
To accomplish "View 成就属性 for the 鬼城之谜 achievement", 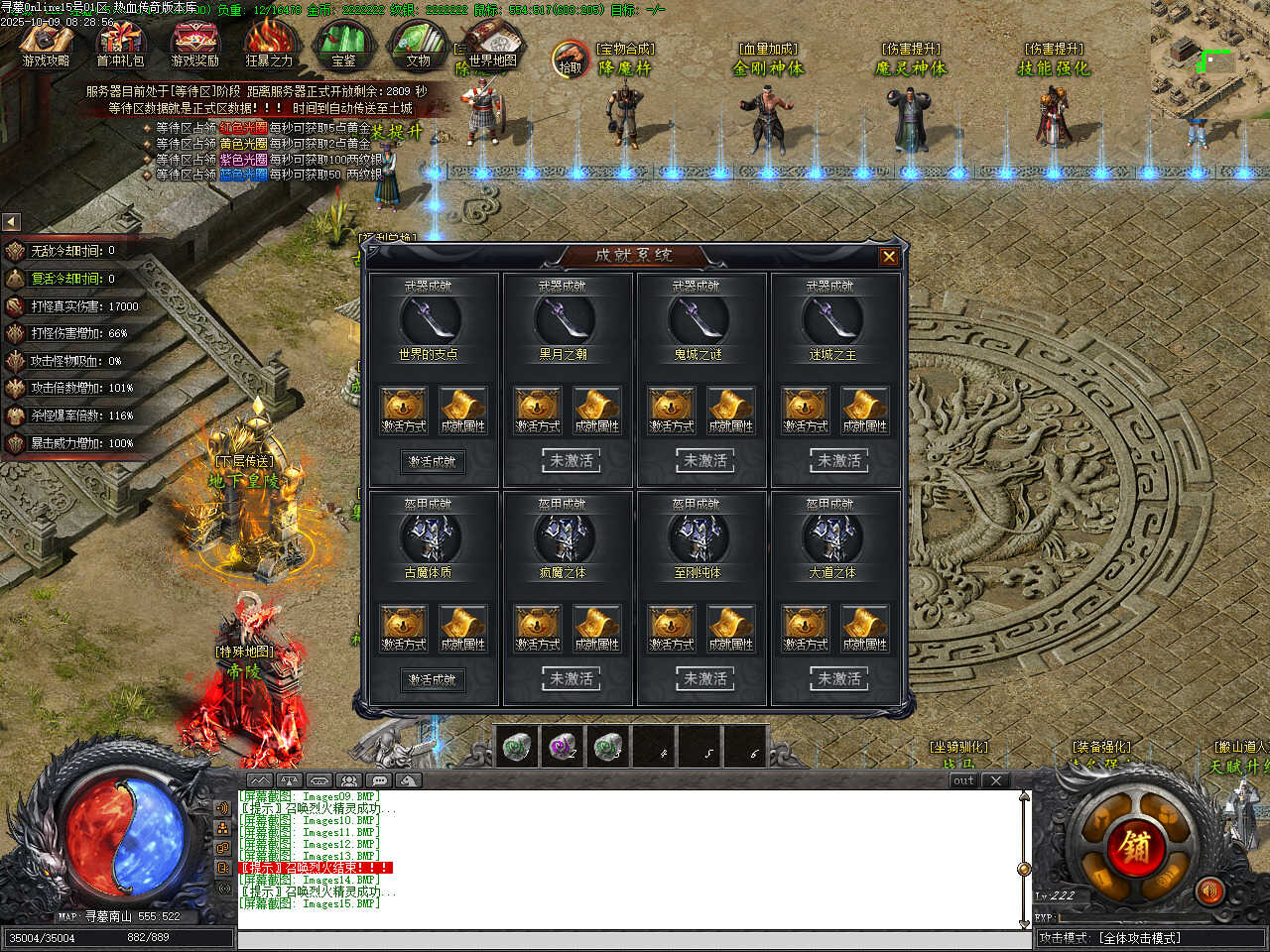I will (731, 410).
